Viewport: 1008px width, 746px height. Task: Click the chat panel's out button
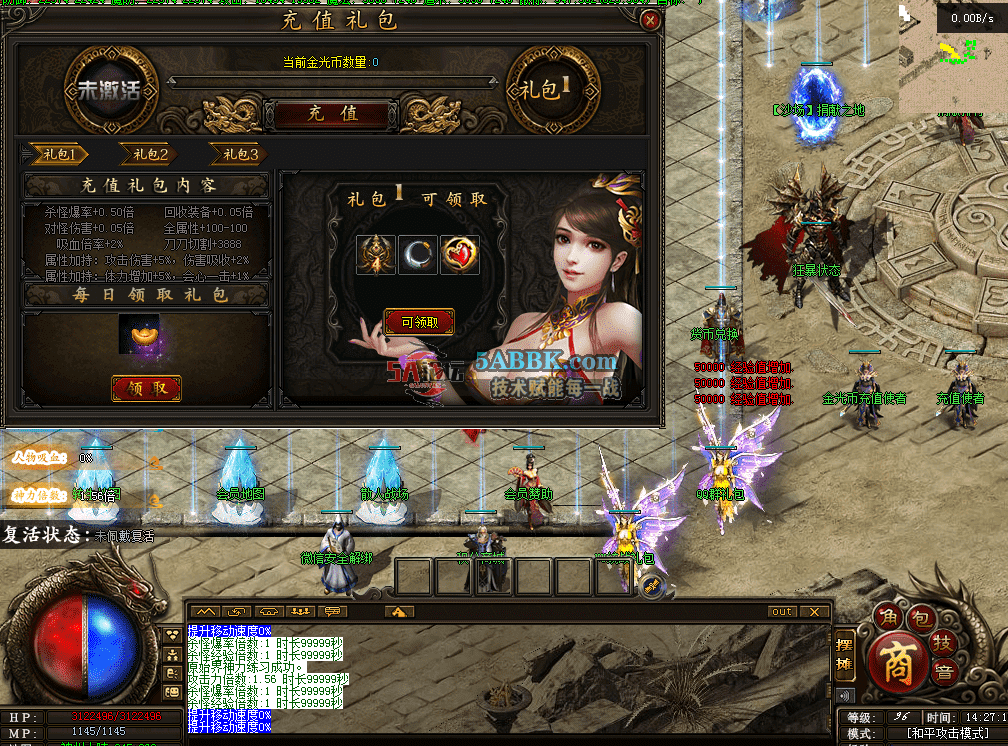pyautogui.click(x=781, y=611)
